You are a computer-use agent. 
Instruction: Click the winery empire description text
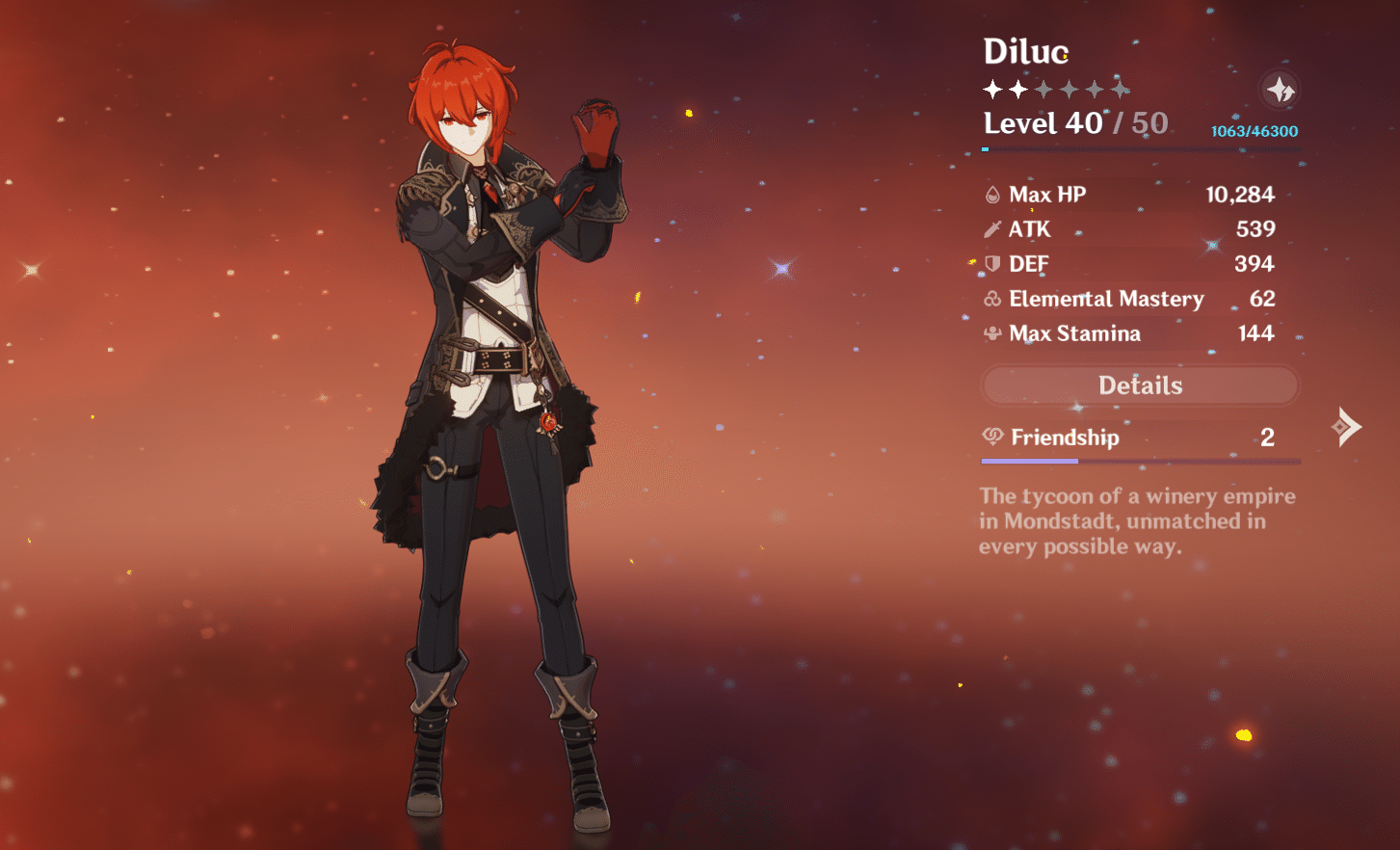coord(1137,521)
